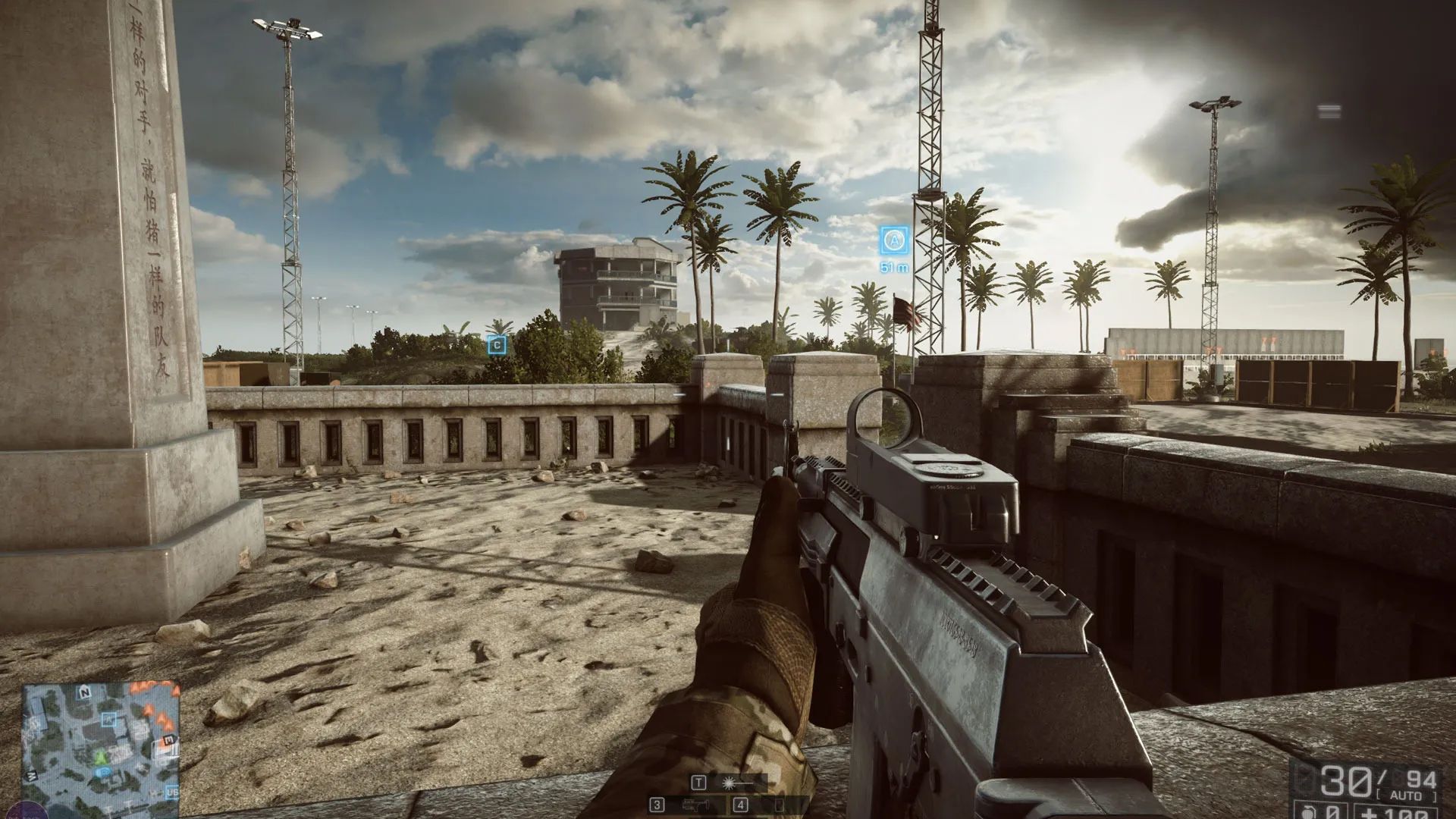Open the minimap in the corner
Image resolution: width=1456 pixels, height=819 pixels.
pos(101,739)
